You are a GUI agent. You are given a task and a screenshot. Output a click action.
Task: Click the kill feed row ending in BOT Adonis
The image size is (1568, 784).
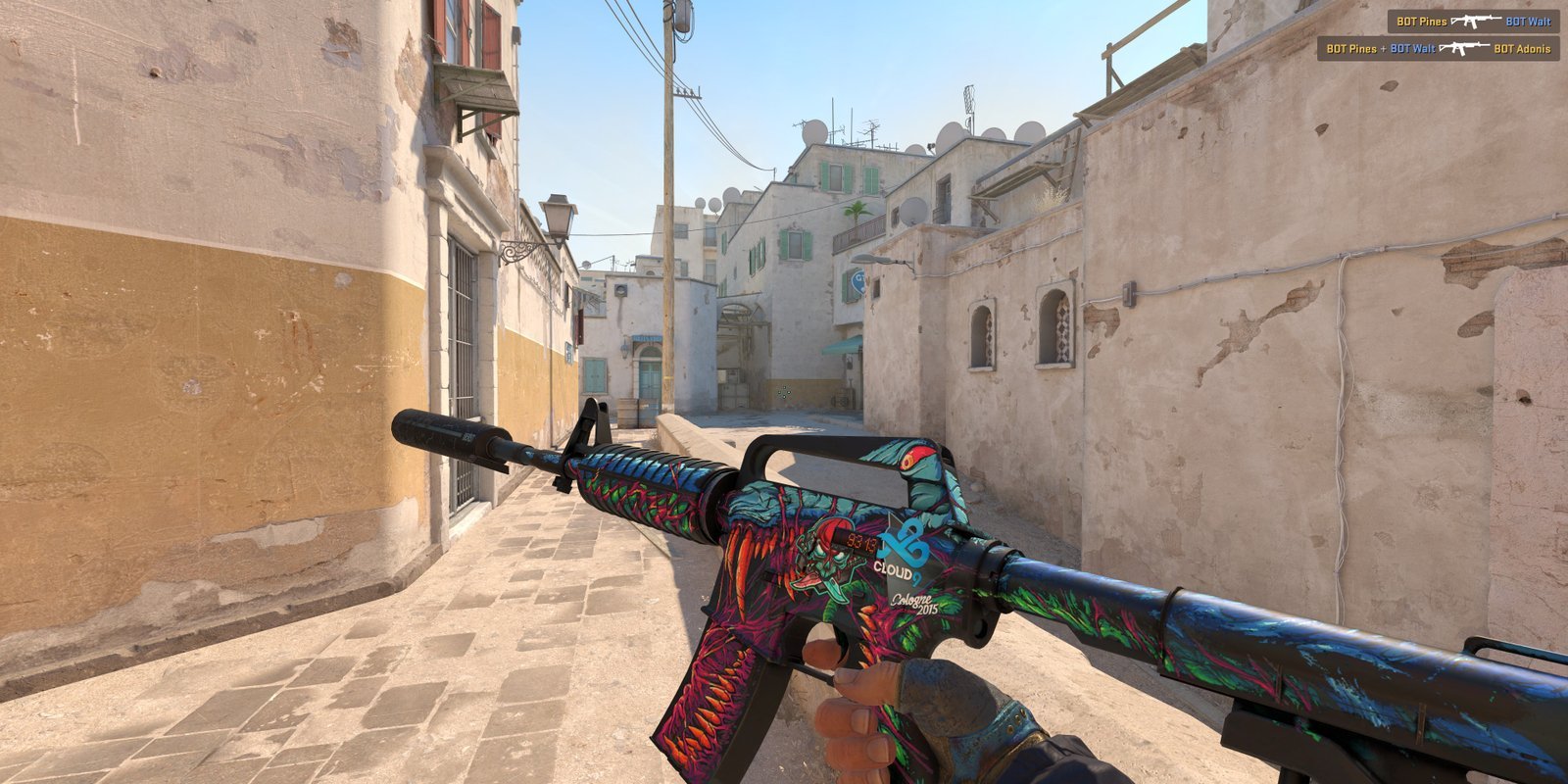(1438, 48)
